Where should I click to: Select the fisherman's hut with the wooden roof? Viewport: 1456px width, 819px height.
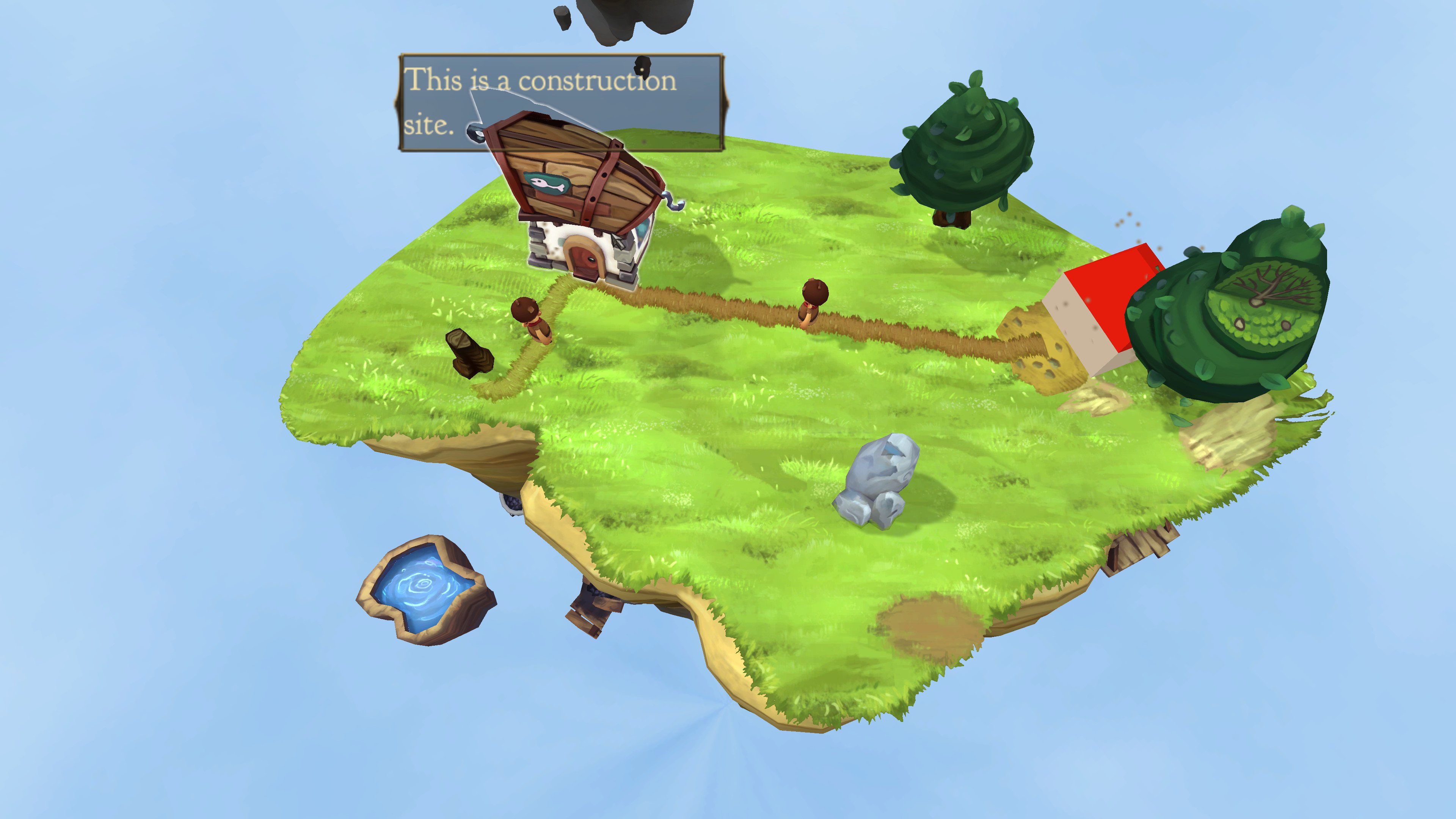coord(582,198)
